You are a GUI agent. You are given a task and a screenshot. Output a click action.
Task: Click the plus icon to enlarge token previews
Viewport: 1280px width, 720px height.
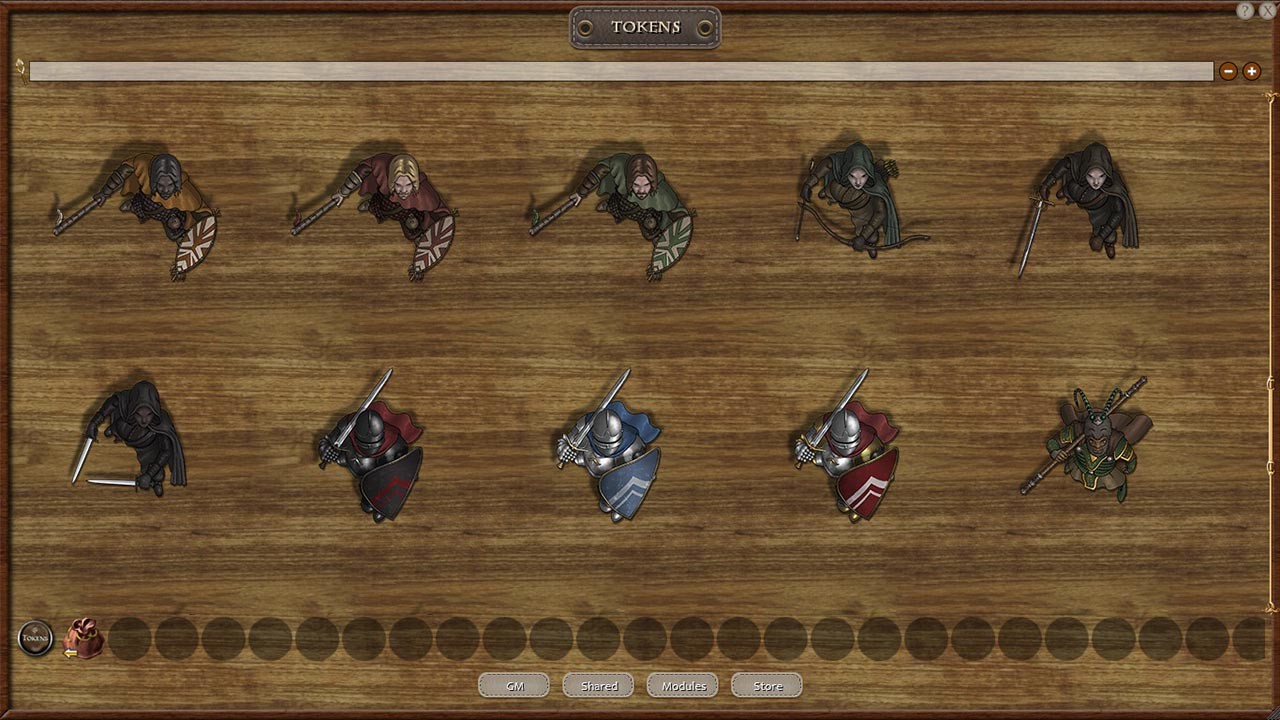[1251, 71]
